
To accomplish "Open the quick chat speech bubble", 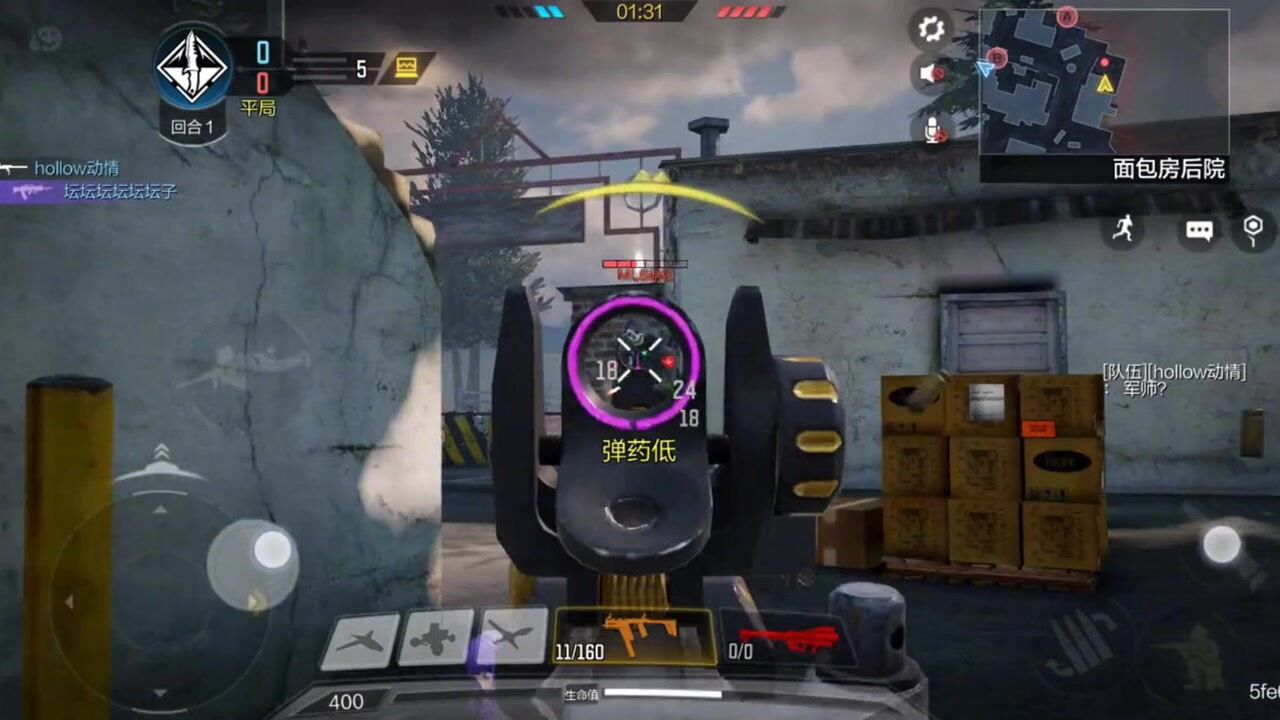I will (x=1199, y=231).
